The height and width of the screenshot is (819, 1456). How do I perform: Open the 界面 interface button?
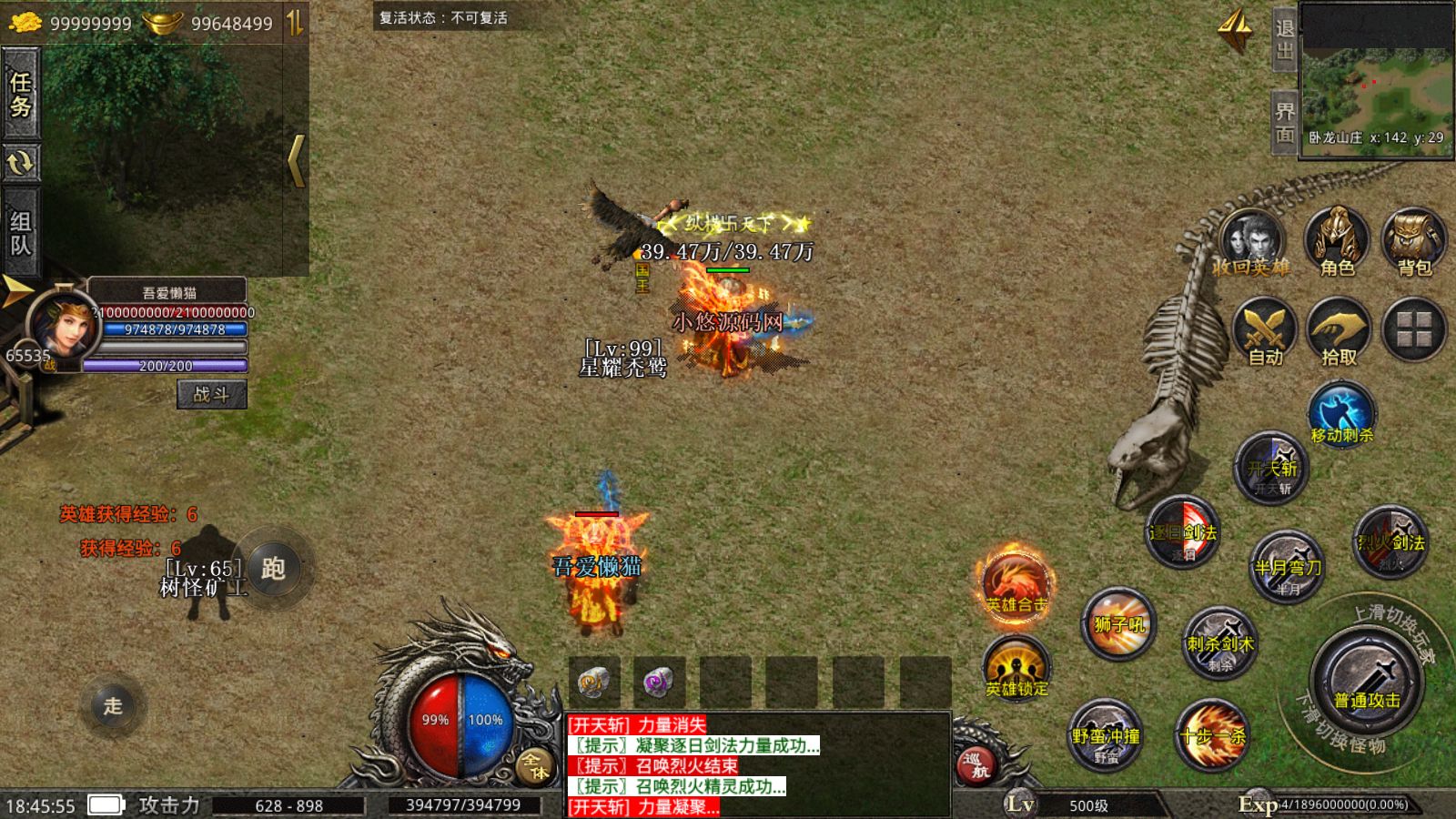[x=1284, y=123]
